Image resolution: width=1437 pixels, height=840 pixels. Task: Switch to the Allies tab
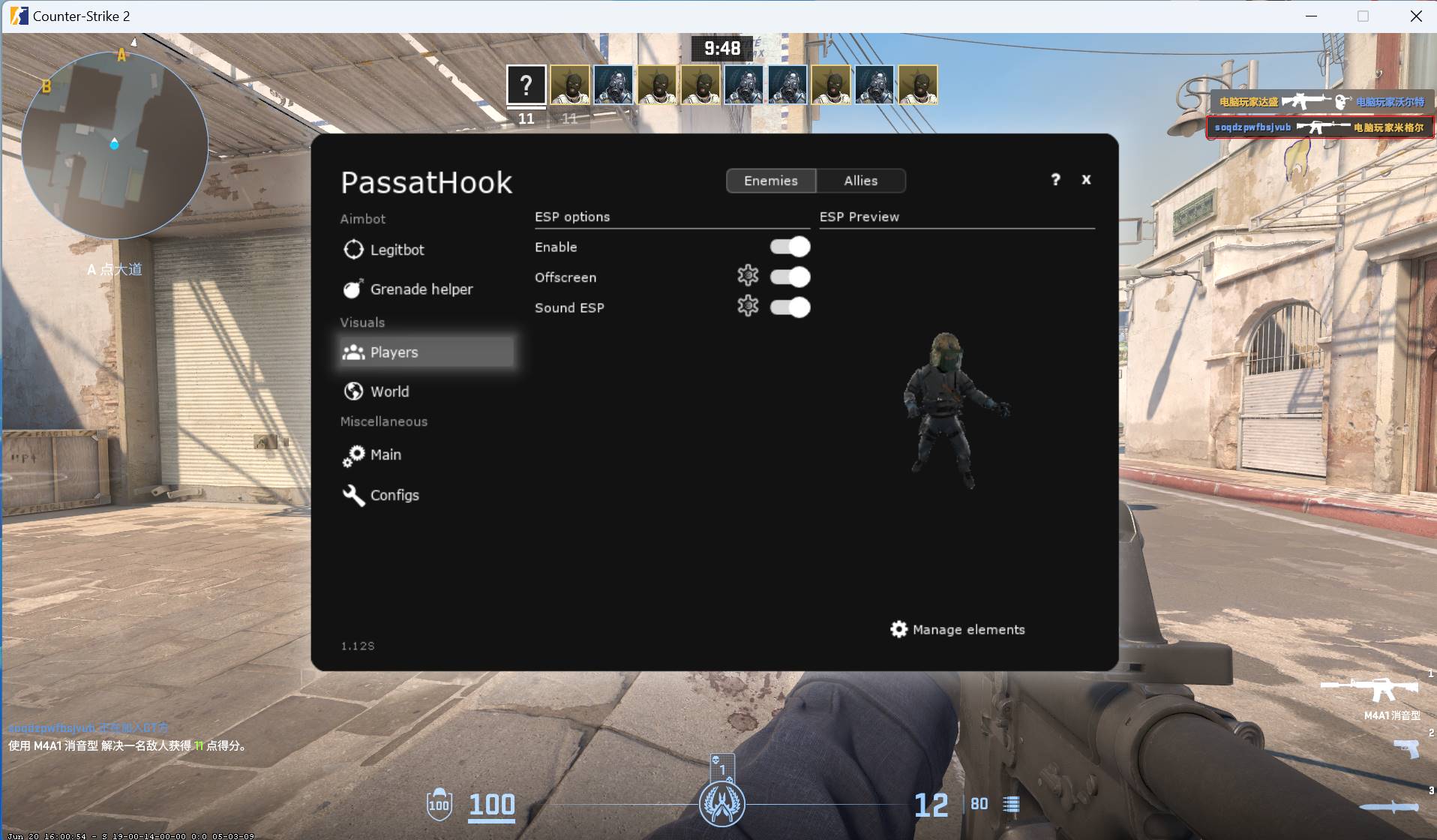click(x=860, y=181)
